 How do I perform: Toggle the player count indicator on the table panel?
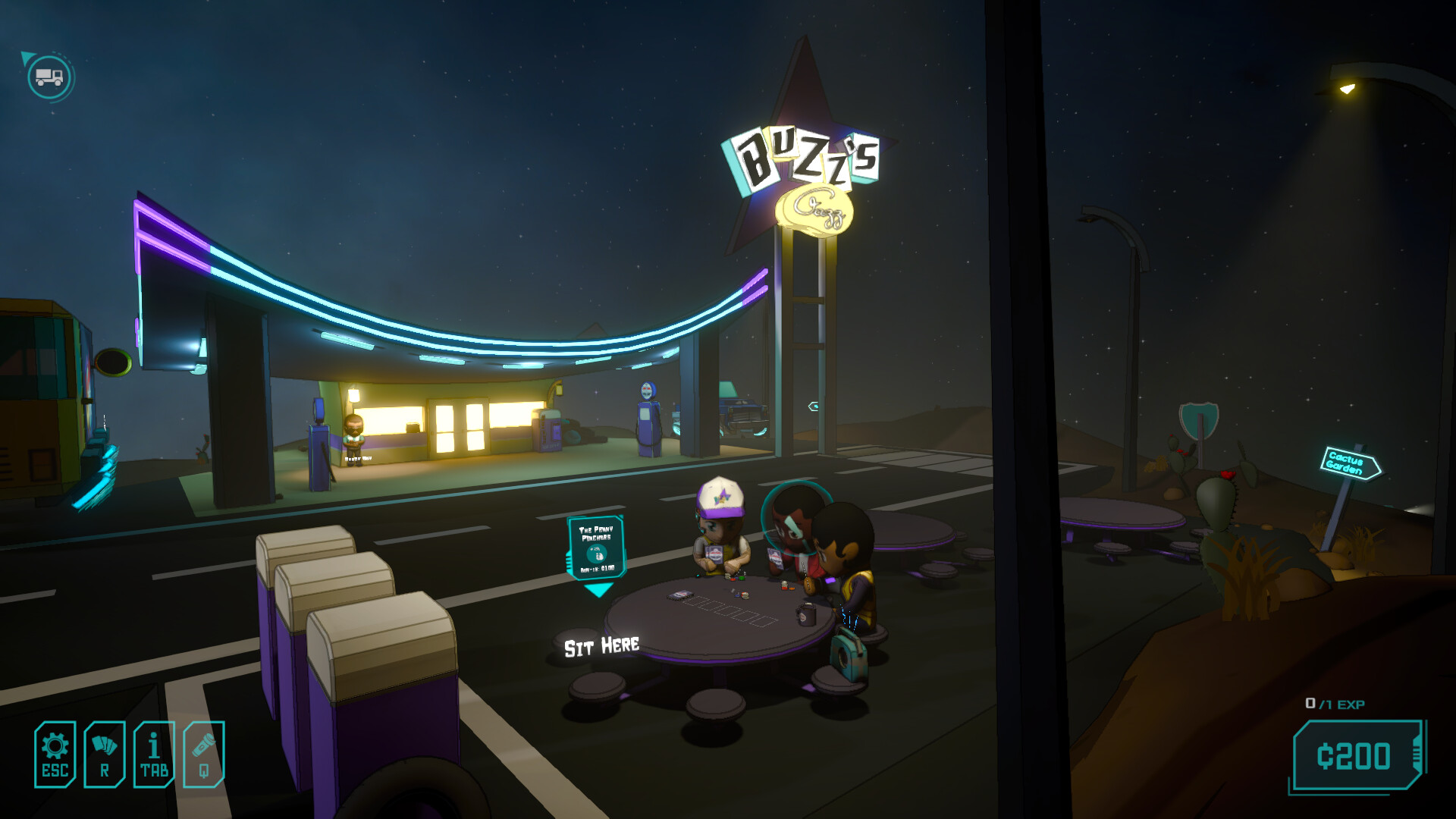(x=595, y=548)
